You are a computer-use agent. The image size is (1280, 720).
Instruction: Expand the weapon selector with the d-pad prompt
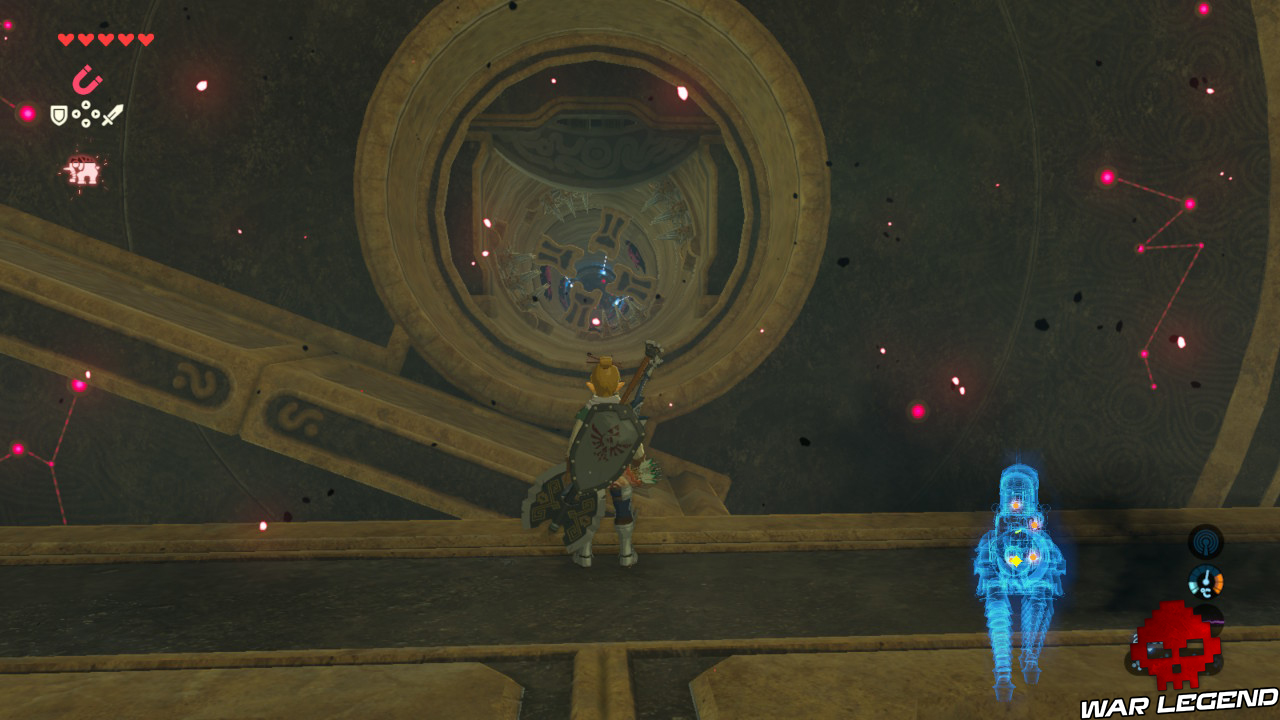(x=113, y=112)
